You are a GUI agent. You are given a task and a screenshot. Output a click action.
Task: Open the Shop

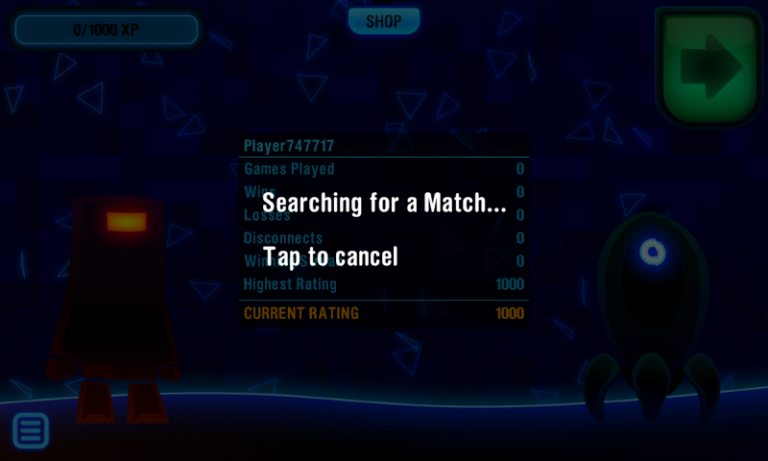click(383, 21)
